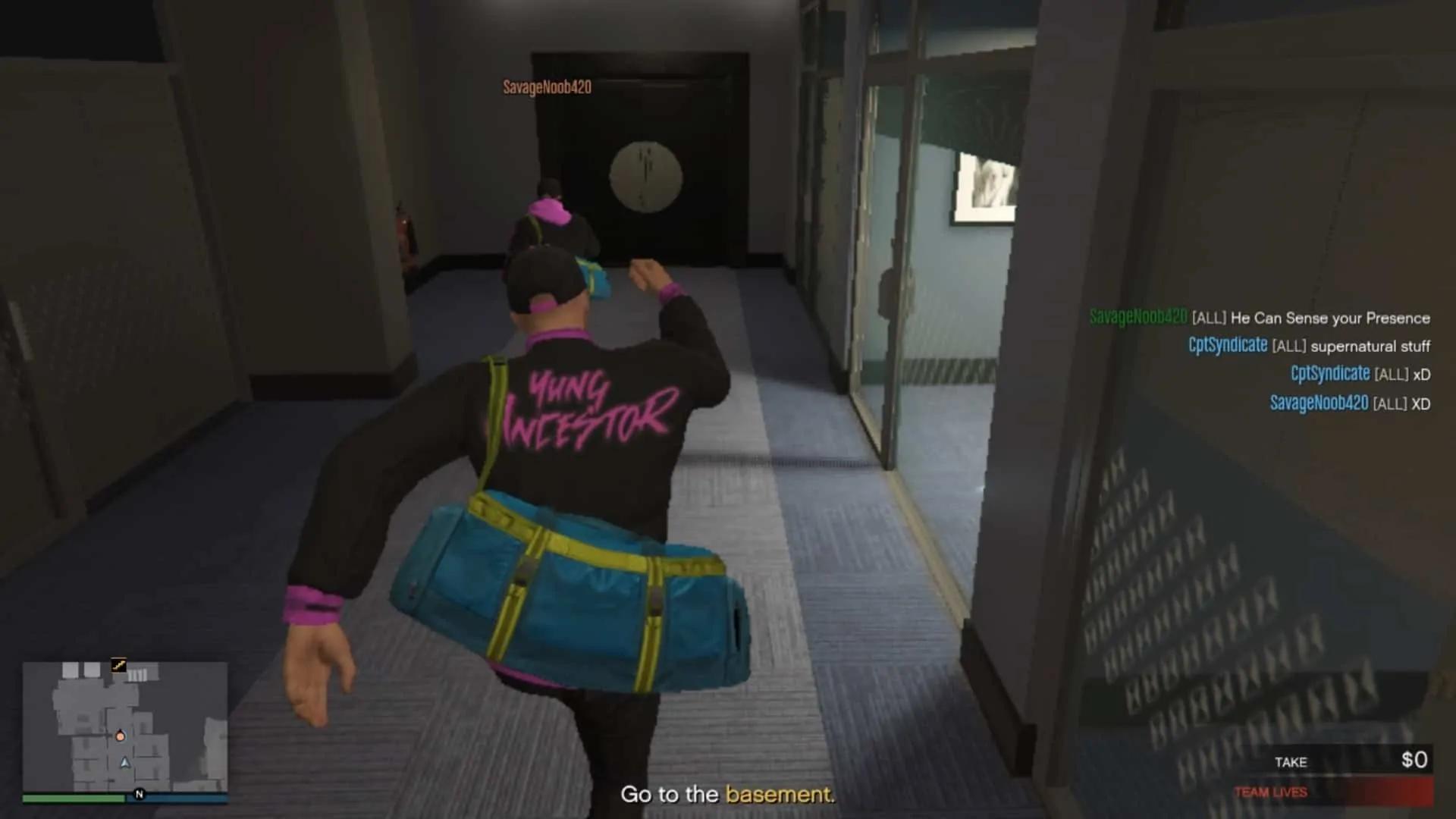Open the [ALL] chat channel label

1209,318
